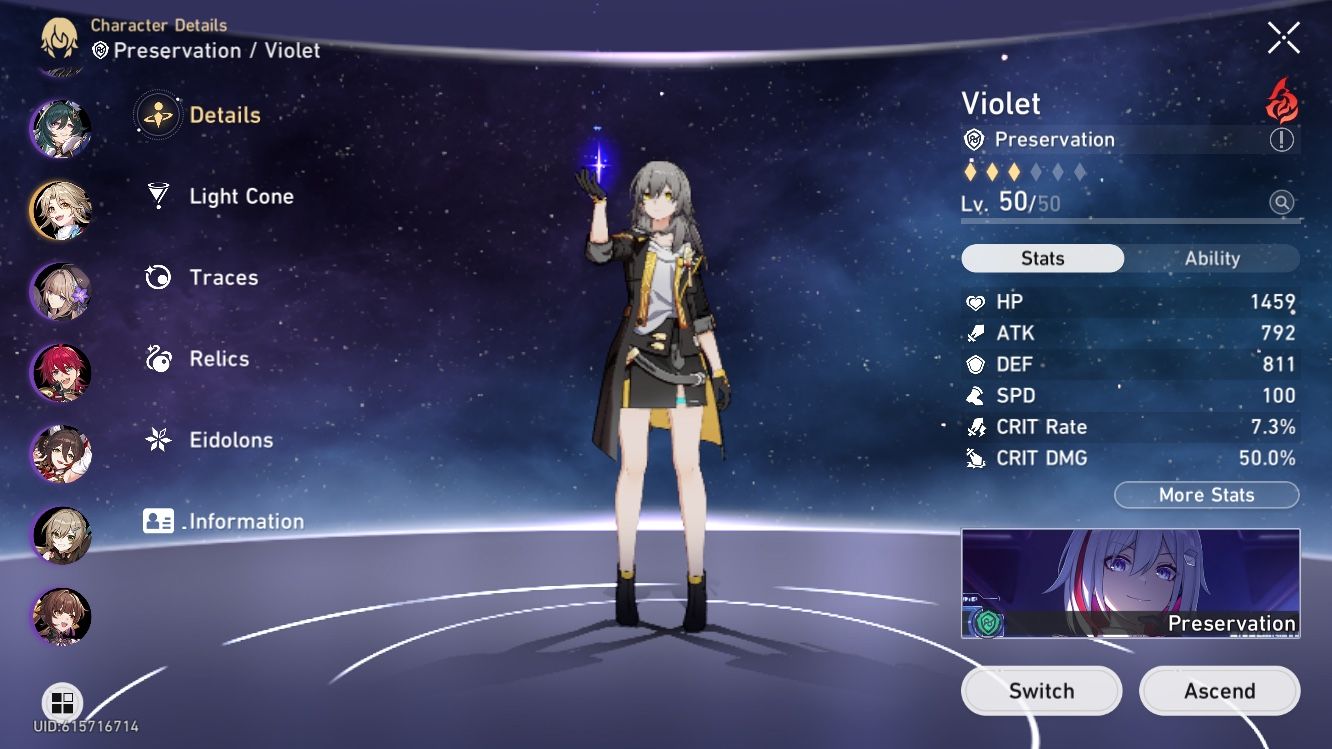Click the Ascend button
The image size is (1332, 749).
(x=1219, y=690)
